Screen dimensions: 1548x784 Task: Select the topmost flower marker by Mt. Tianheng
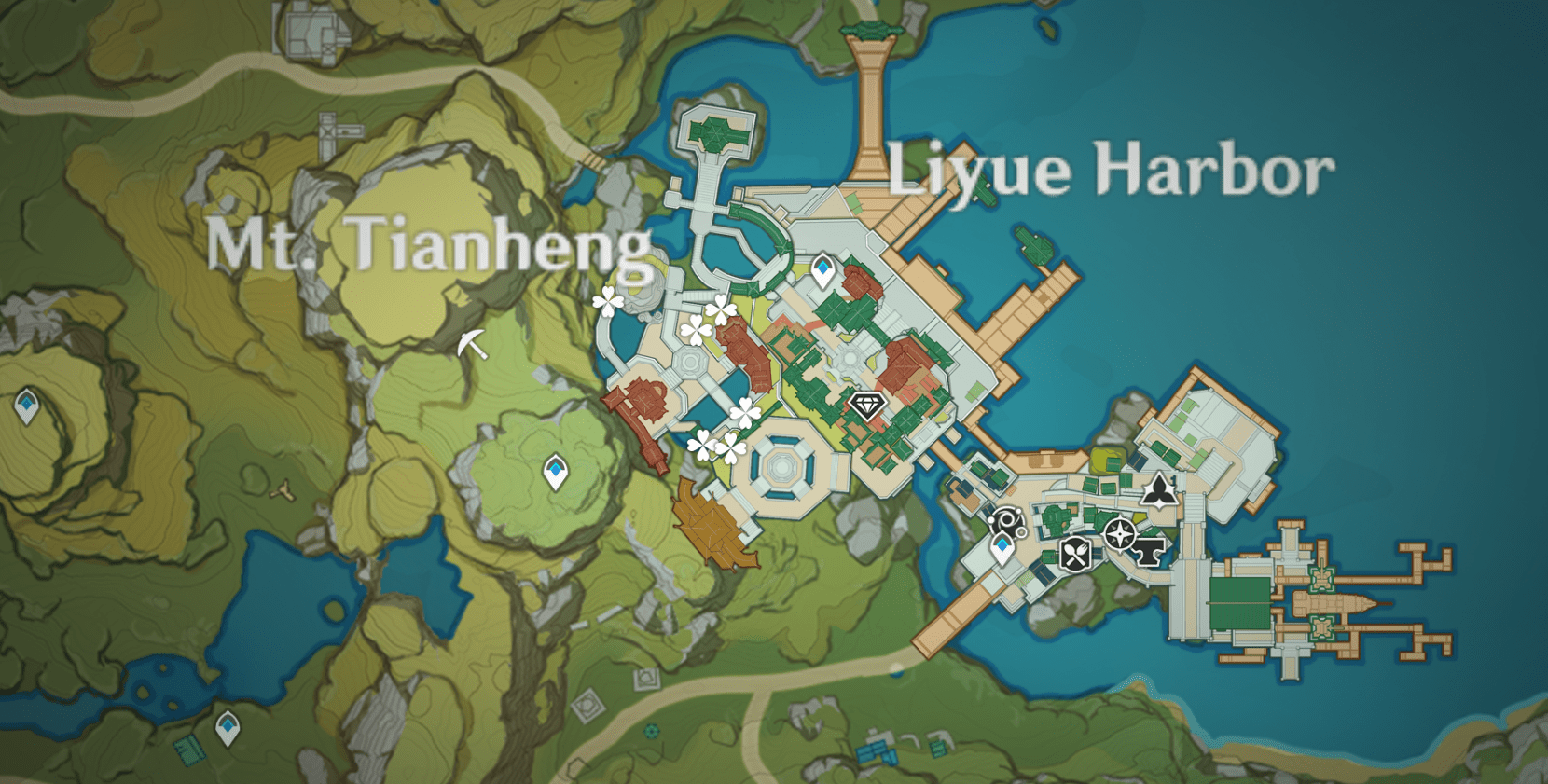607,300
